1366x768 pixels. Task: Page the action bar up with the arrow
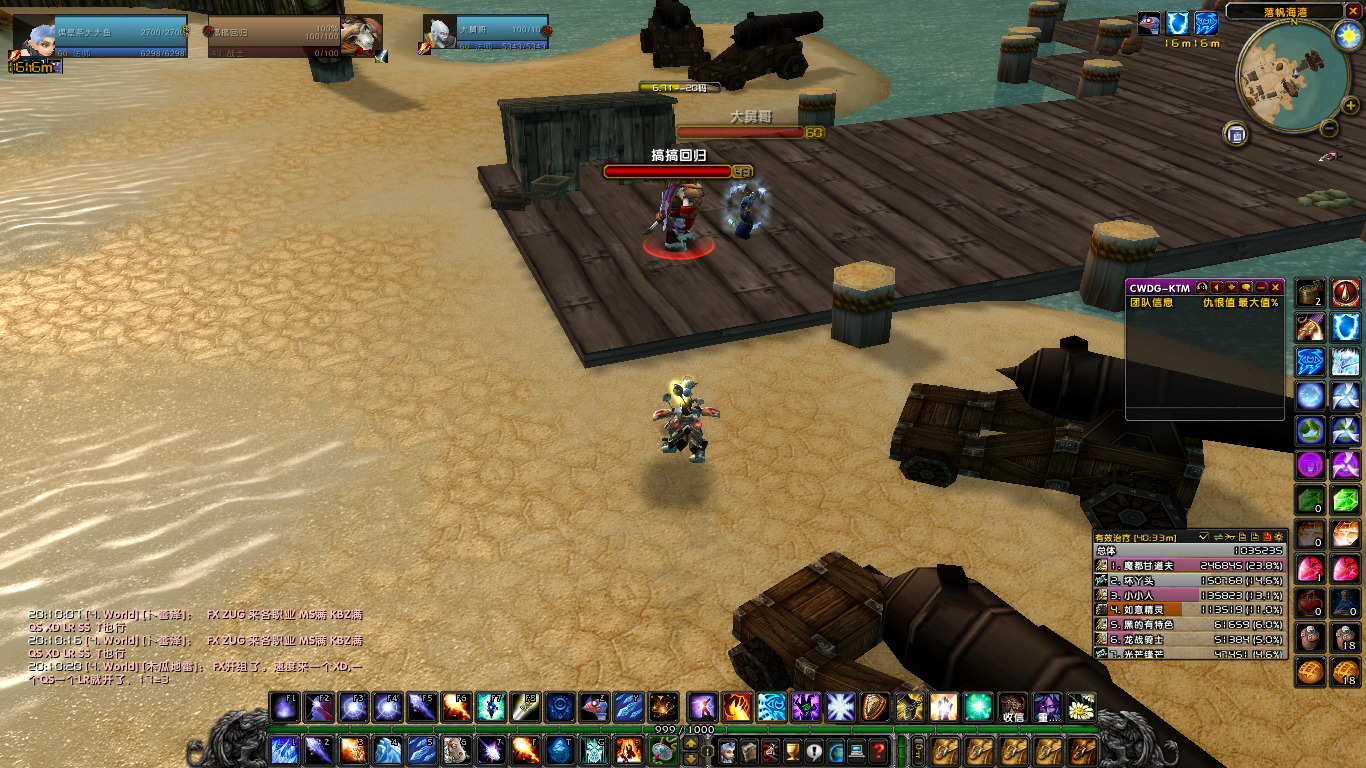(x=691, y=743)
